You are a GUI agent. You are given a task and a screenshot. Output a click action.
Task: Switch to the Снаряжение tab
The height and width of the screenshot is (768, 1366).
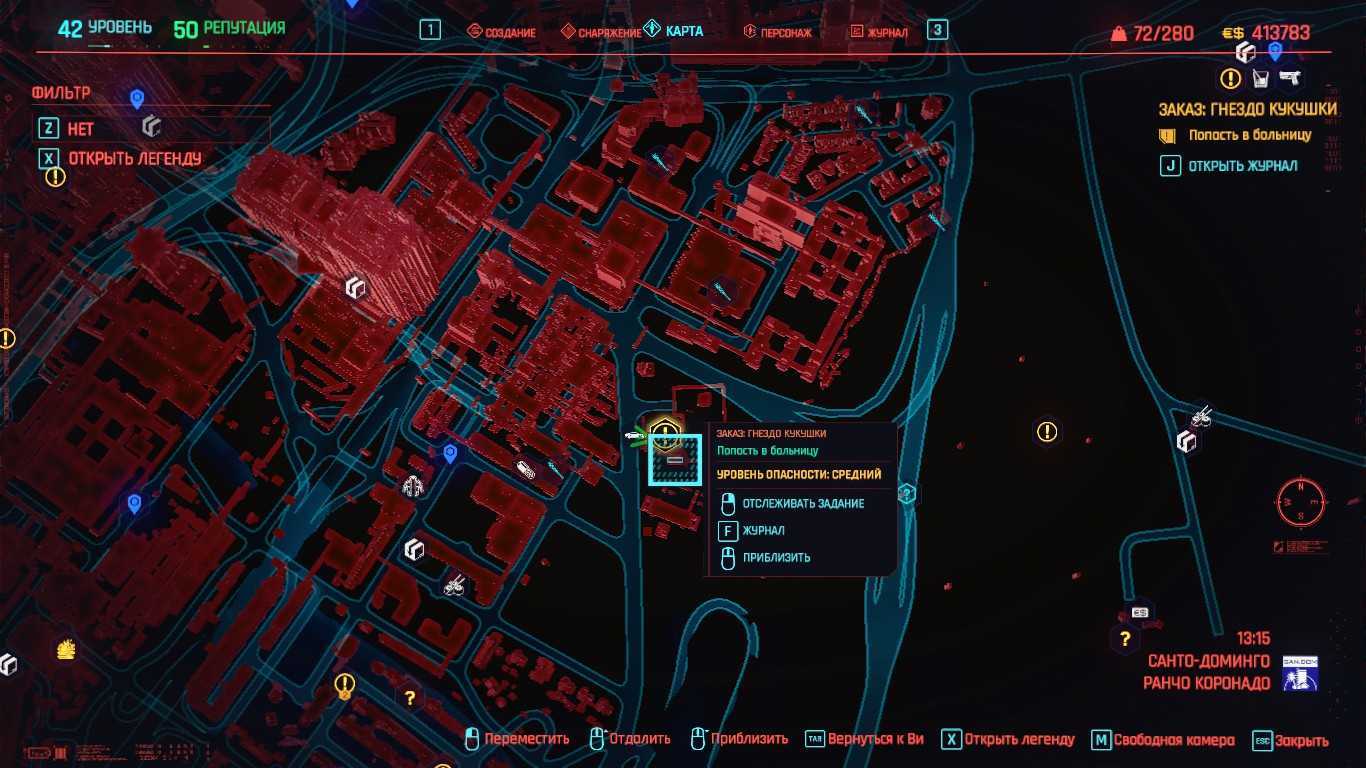click(602, 32)
